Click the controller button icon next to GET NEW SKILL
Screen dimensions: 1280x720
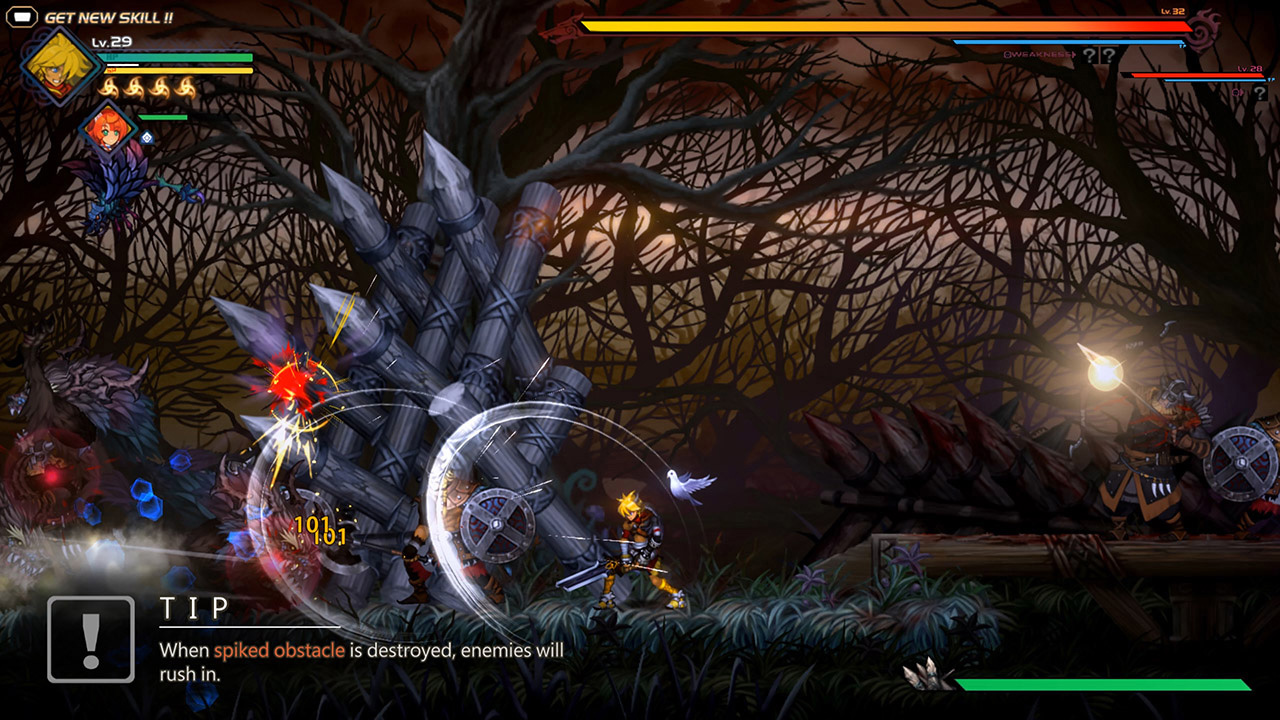[21, 16]
